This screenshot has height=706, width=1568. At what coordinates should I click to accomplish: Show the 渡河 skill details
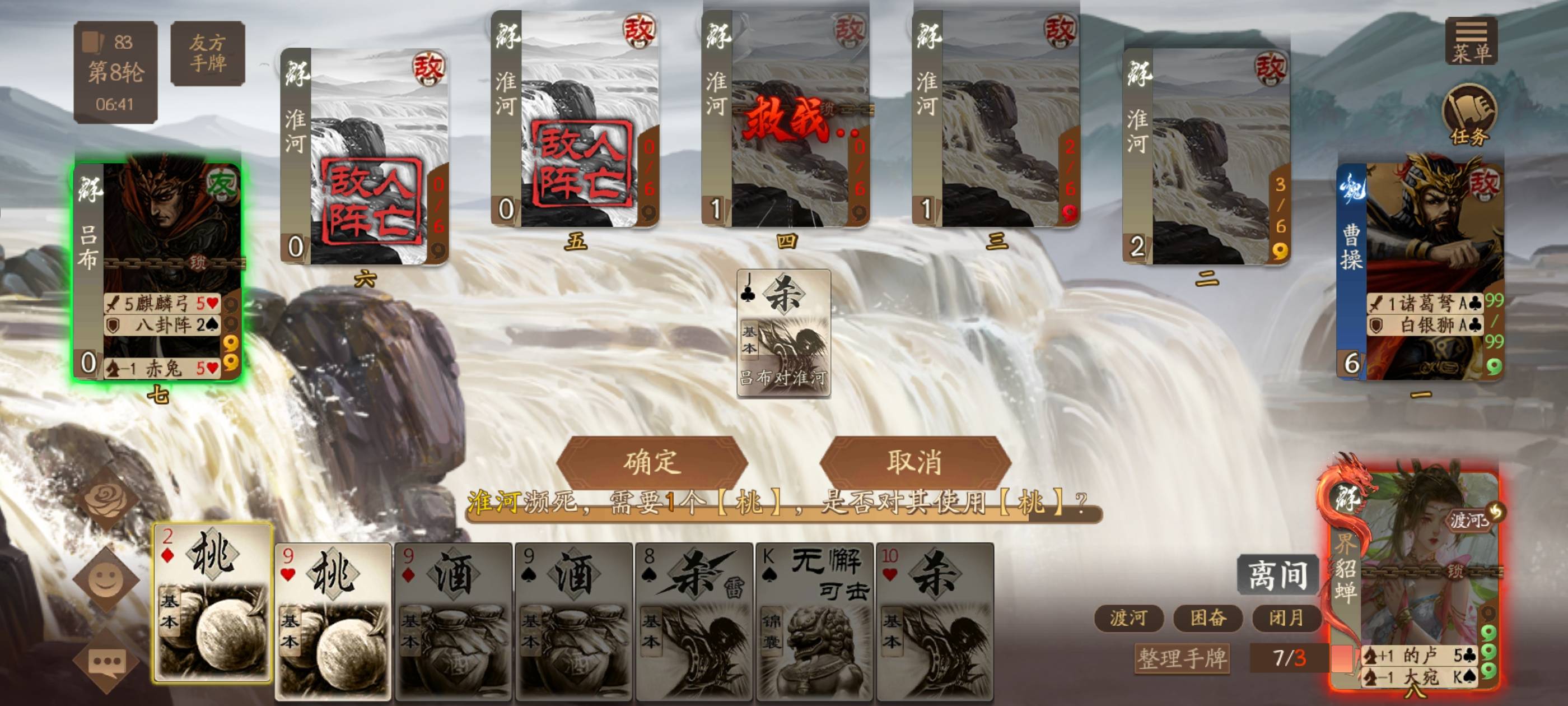click(1128, 617)
